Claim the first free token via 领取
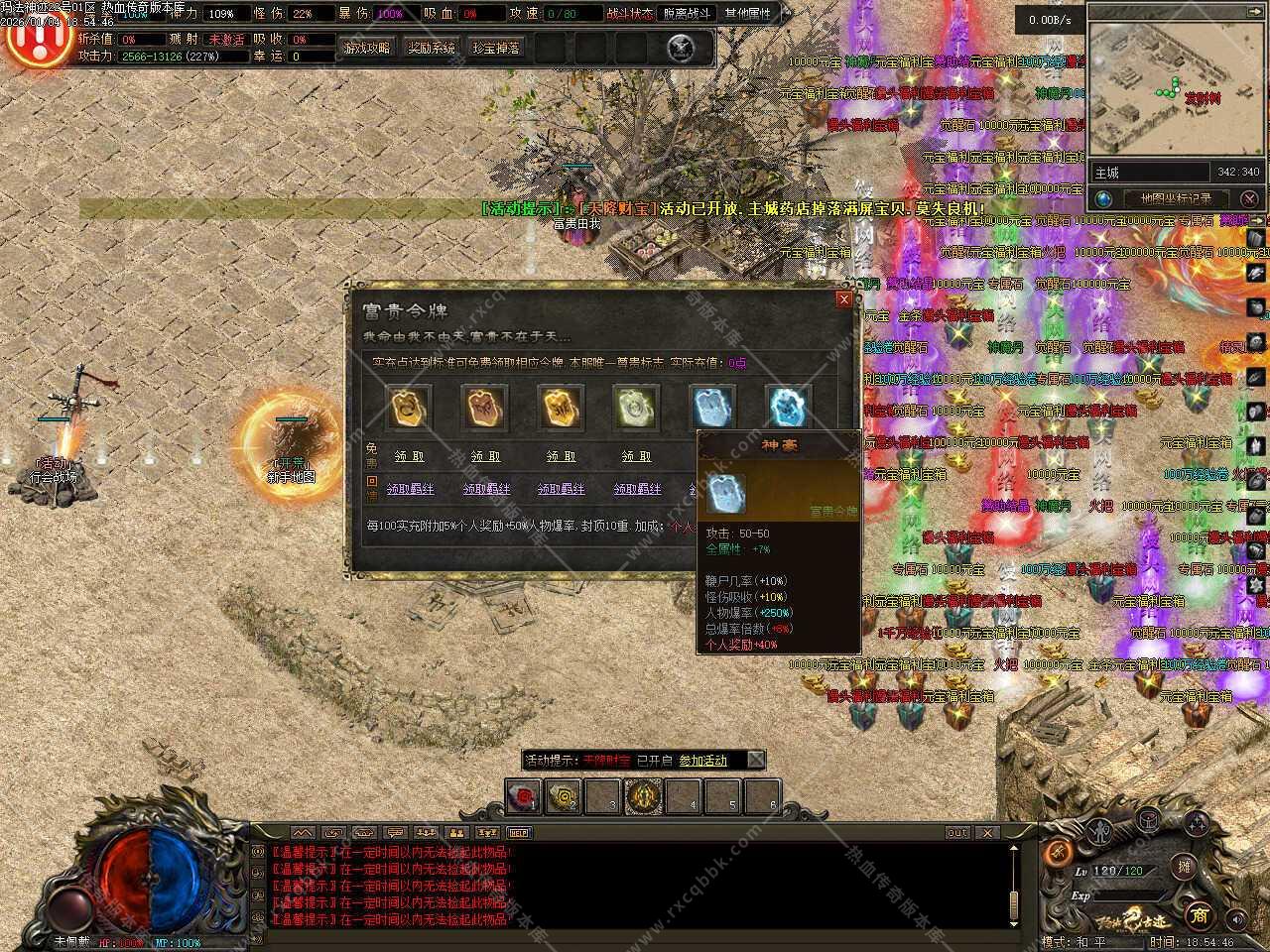1270x952 pixels. coord(409,456)
